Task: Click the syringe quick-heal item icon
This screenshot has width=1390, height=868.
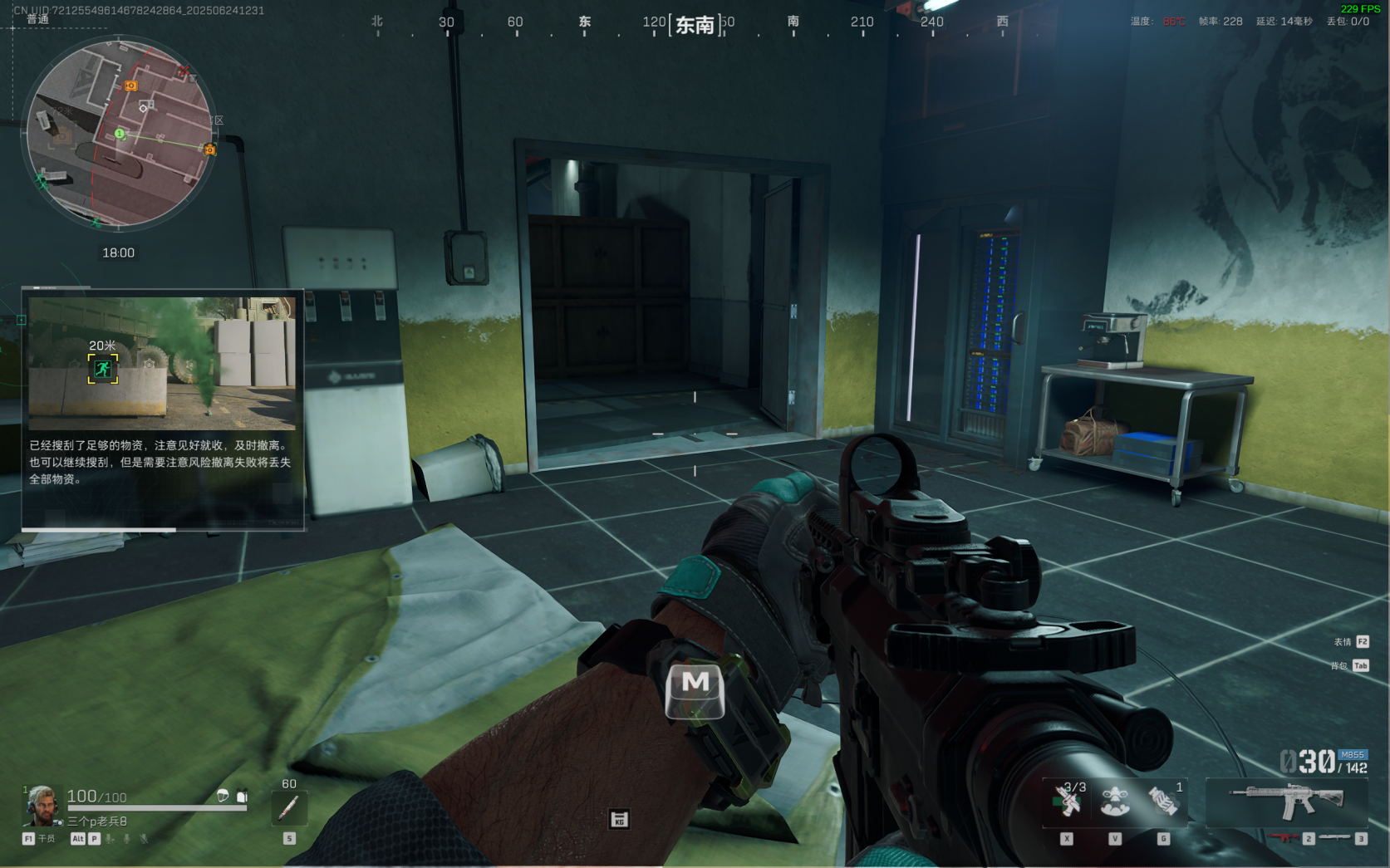Action: pyautogui.click(x=288, y=807)
